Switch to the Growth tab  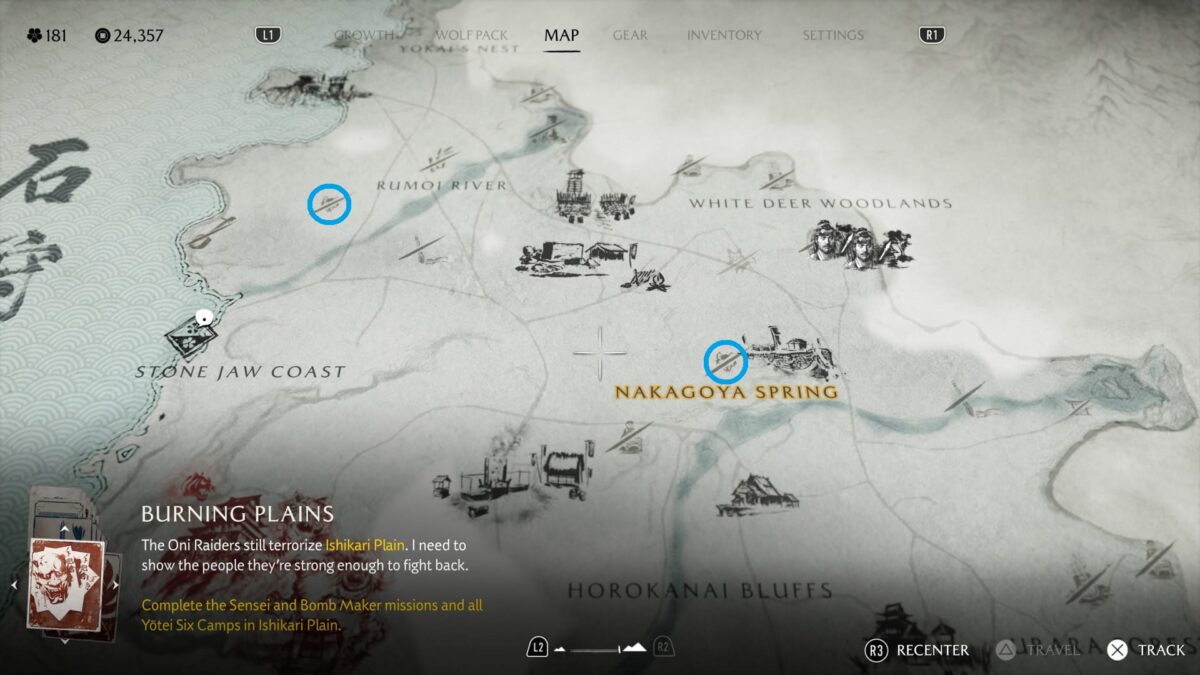pos(364,35)
